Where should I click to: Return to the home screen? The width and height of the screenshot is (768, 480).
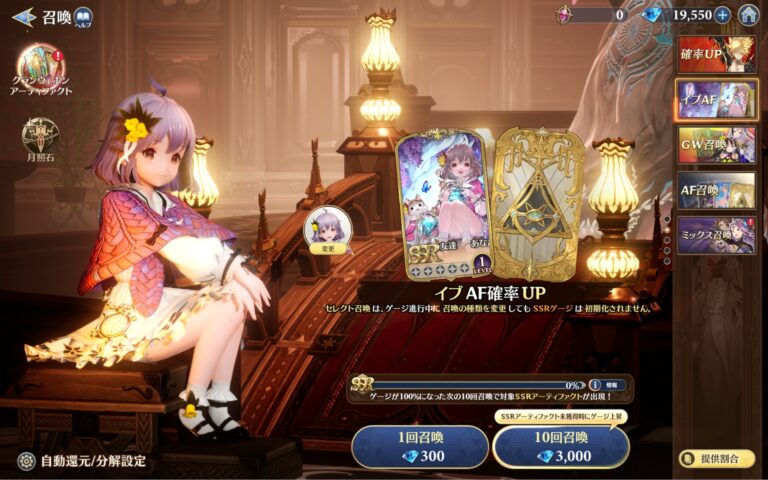click(x=748, y=15)
